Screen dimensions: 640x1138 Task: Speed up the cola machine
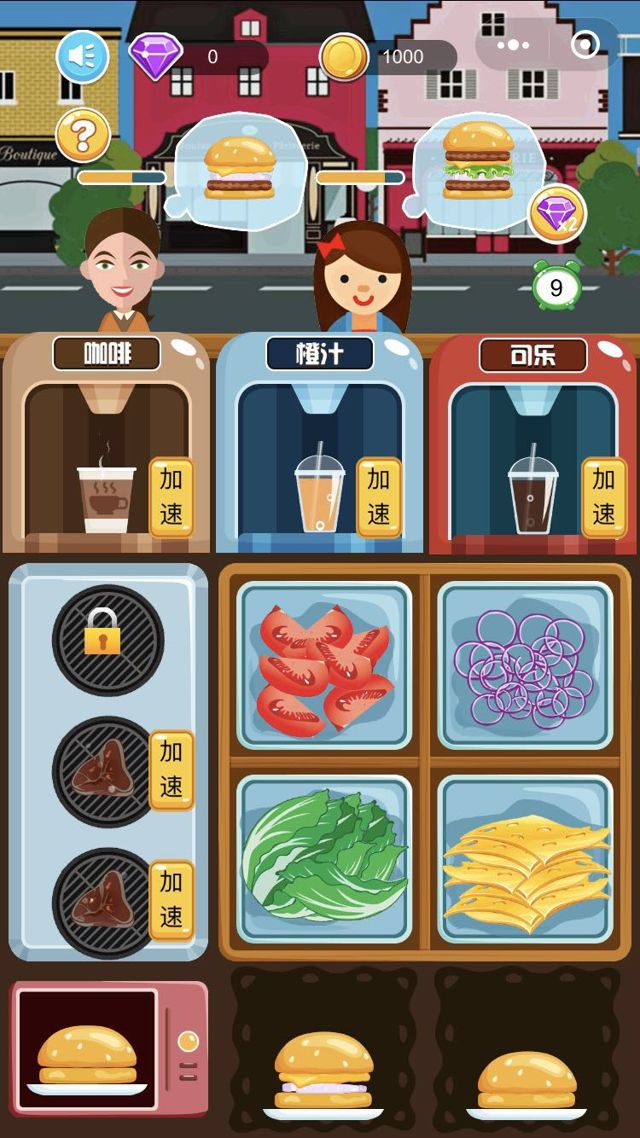pyautogui.click(x=604, y=497)
